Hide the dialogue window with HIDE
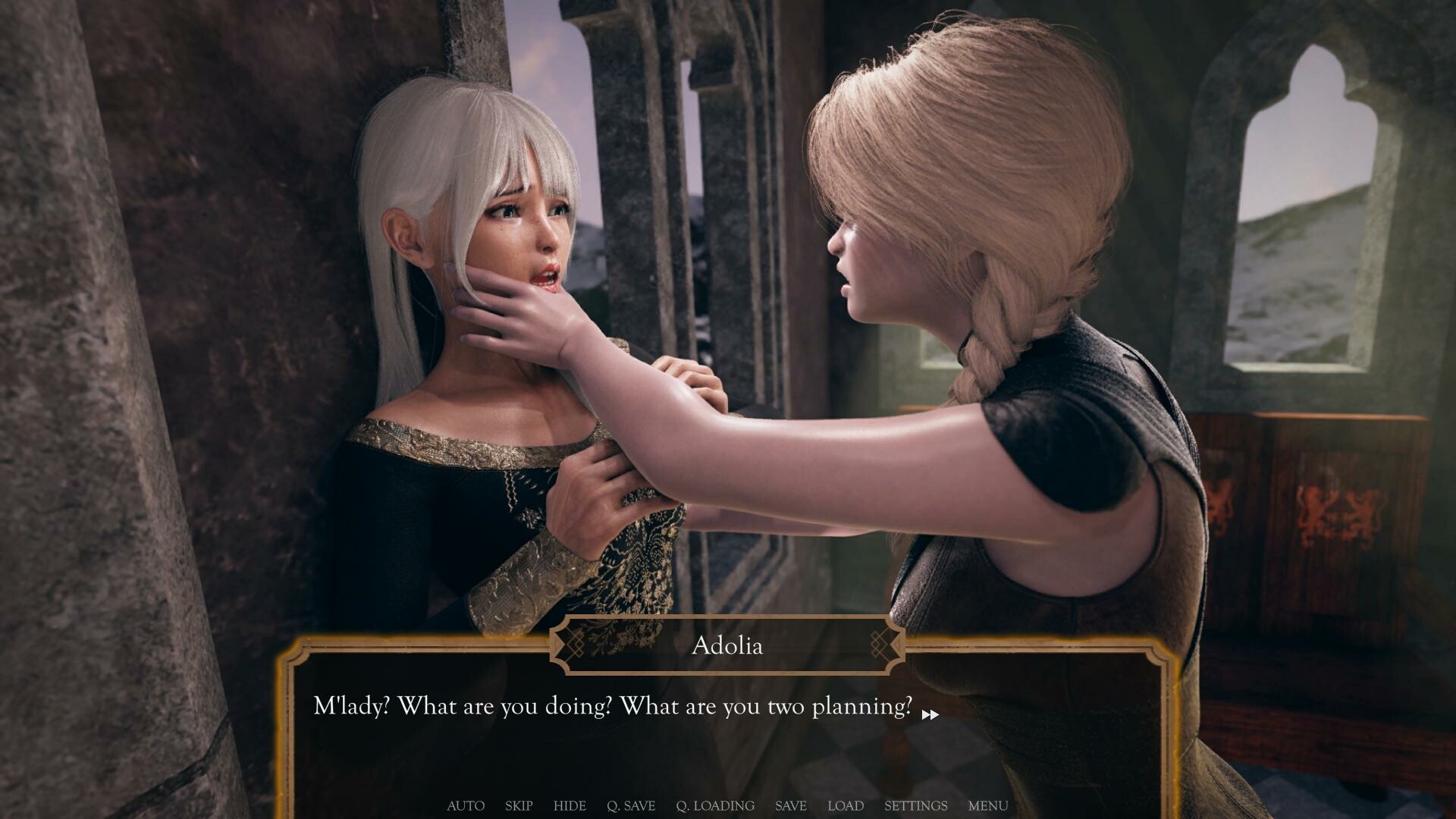 [570, 806]
